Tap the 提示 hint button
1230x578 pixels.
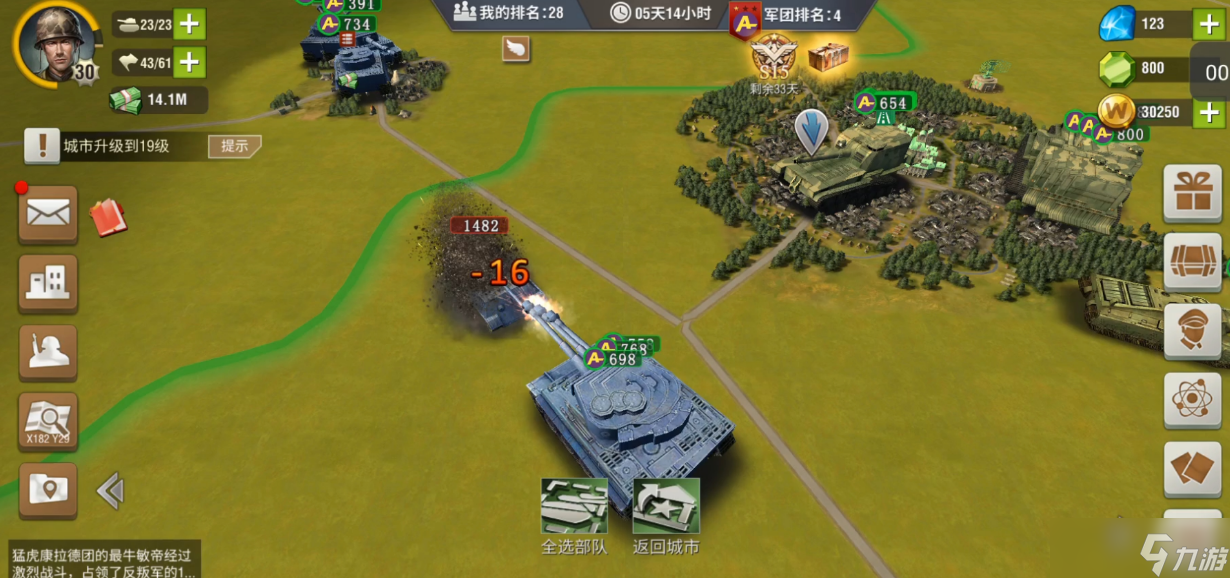[x=234, y=146]
